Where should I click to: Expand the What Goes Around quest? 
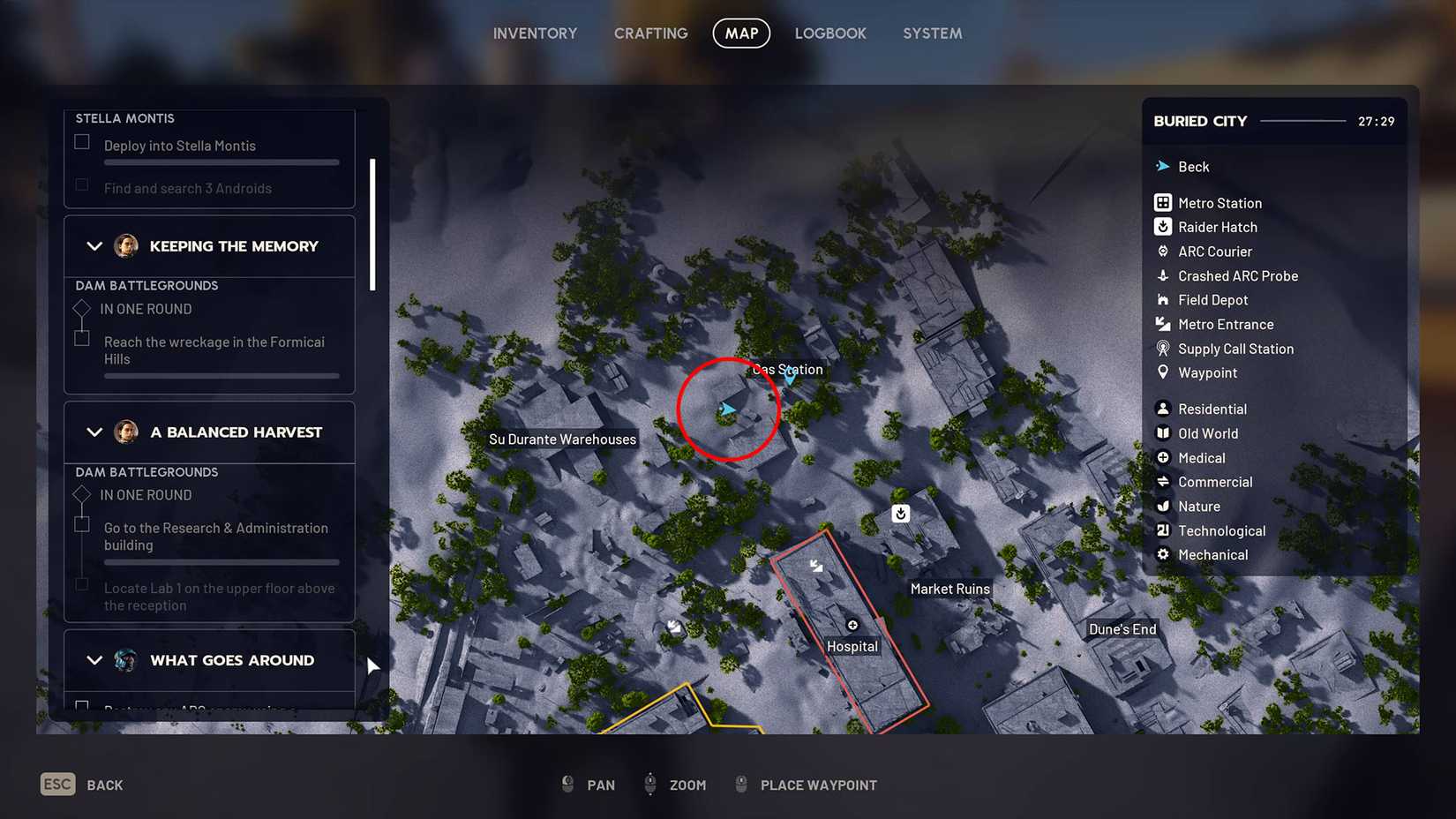click(94, 660)
